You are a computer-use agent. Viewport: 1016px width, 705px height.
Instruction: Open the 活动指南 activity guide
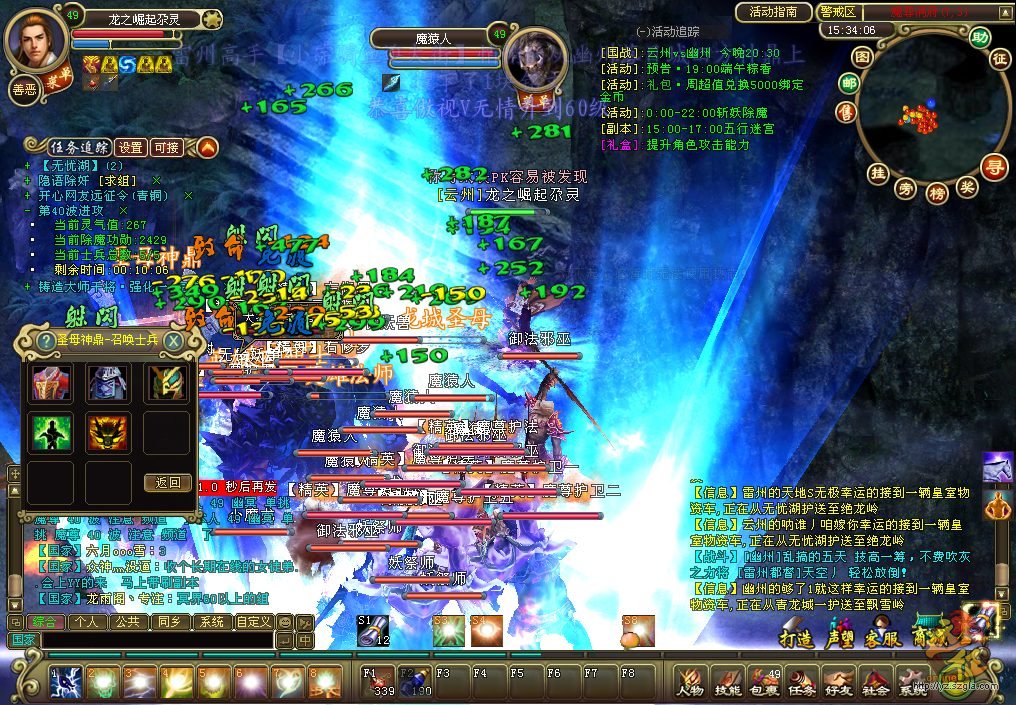point(773,12)
